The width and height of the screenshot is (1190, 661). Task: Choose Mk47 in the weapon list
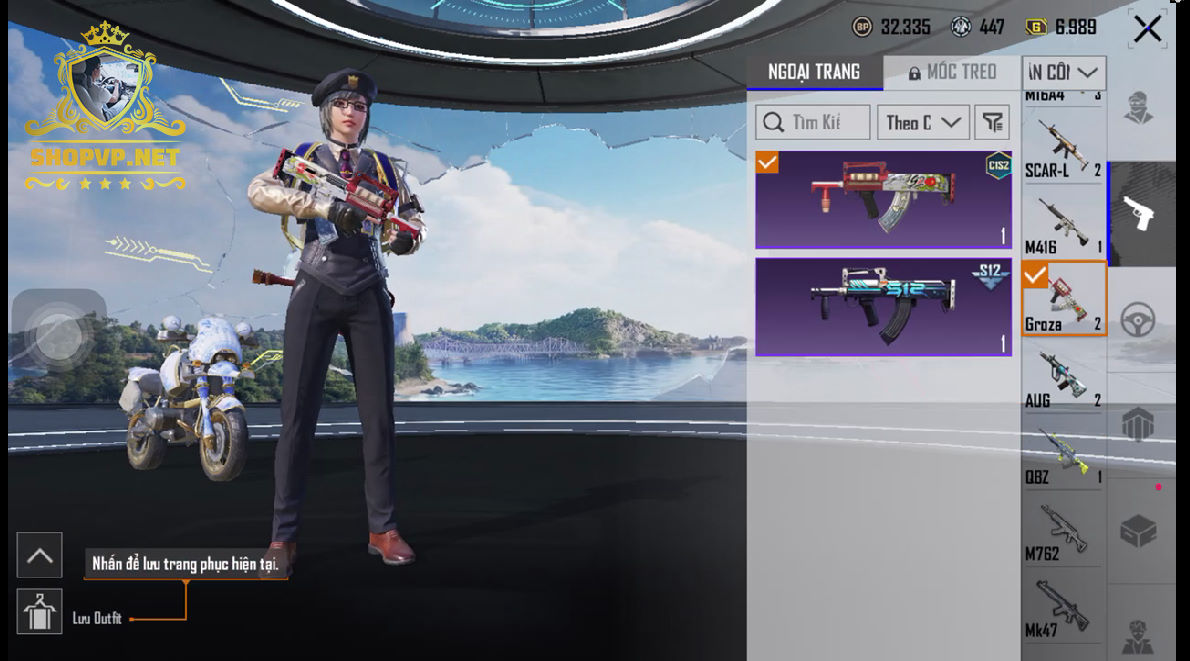[1063, 608]
